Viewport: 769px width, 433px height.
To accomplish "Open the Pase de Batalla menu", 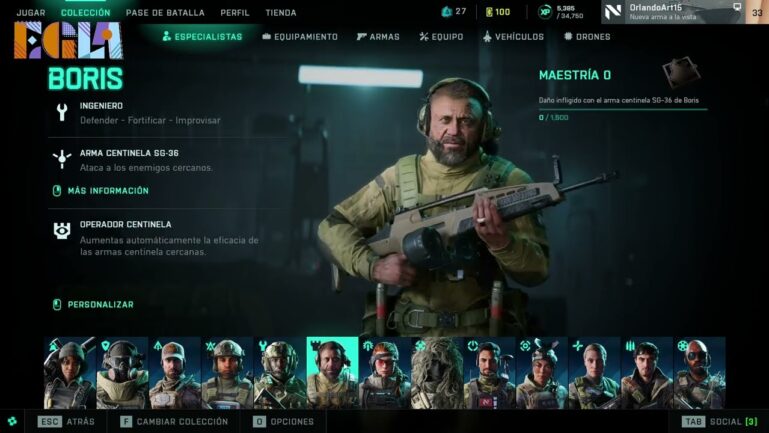I will tap(165, 13).
